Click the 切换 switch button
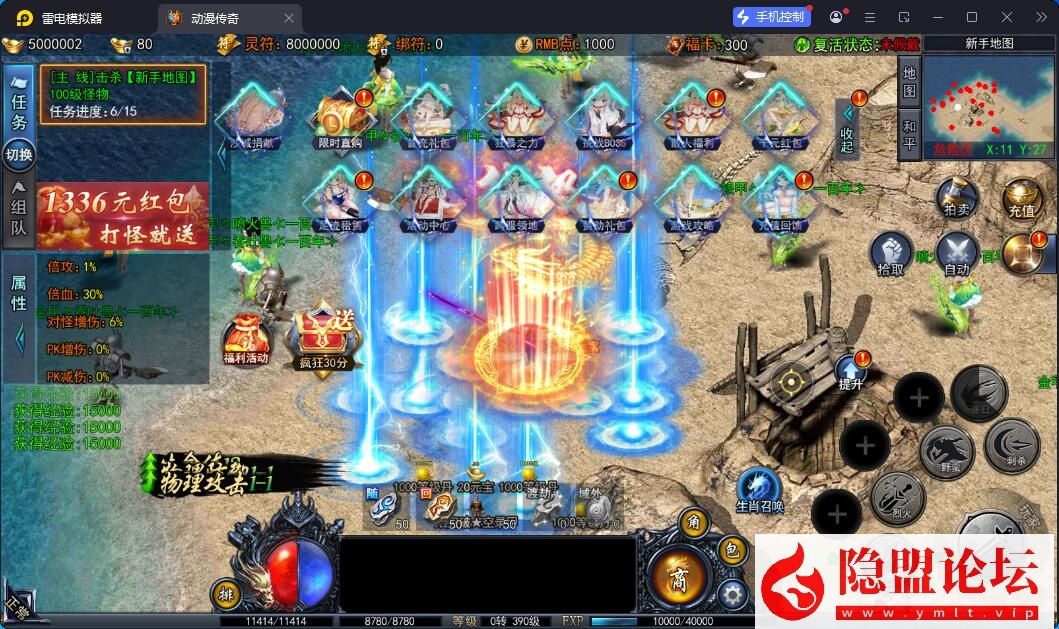The height and width of the screenshot is (629, 1059). (x=19, y=155)
